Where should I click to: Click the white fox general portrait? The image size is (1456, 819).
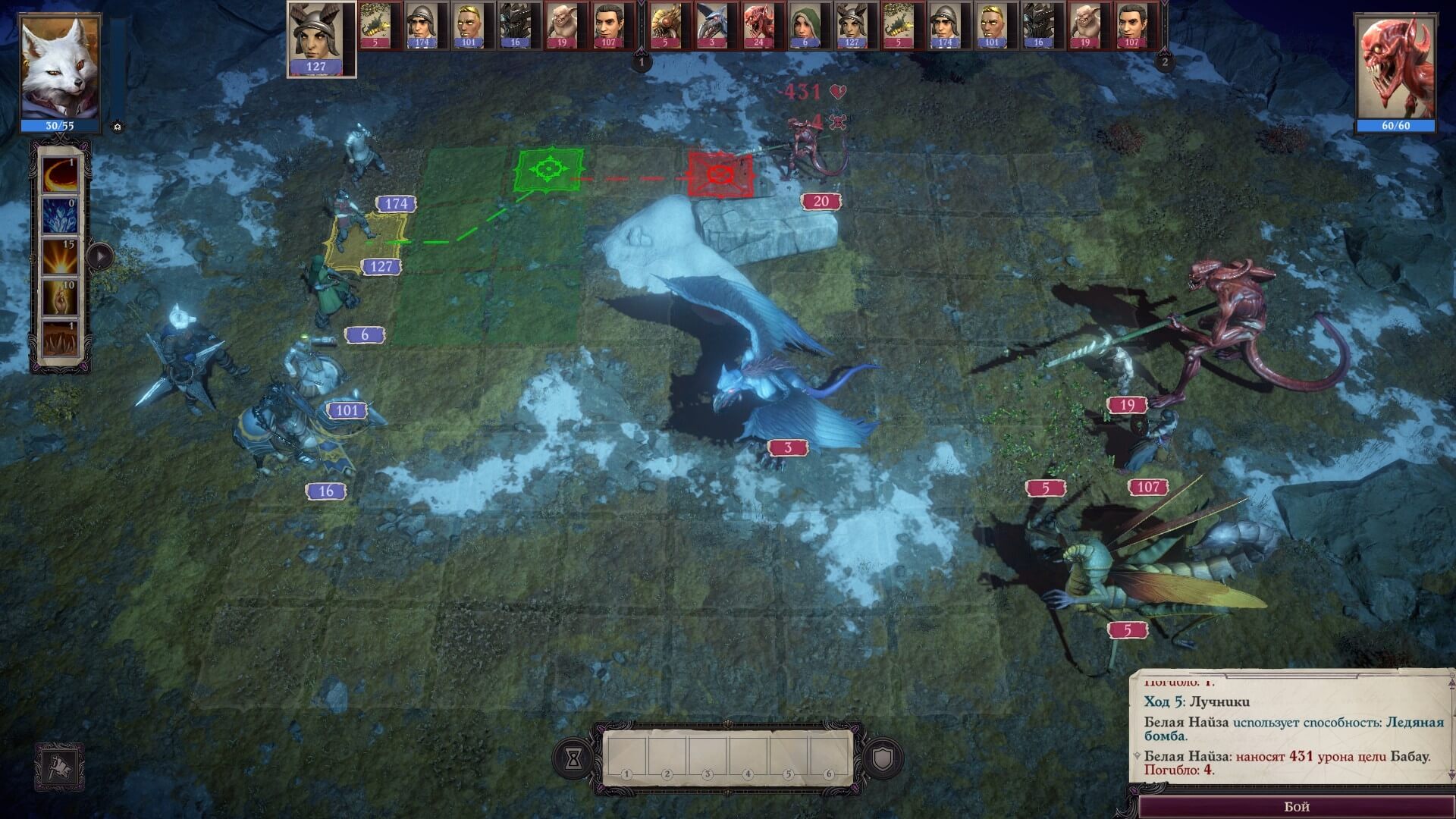60,68
